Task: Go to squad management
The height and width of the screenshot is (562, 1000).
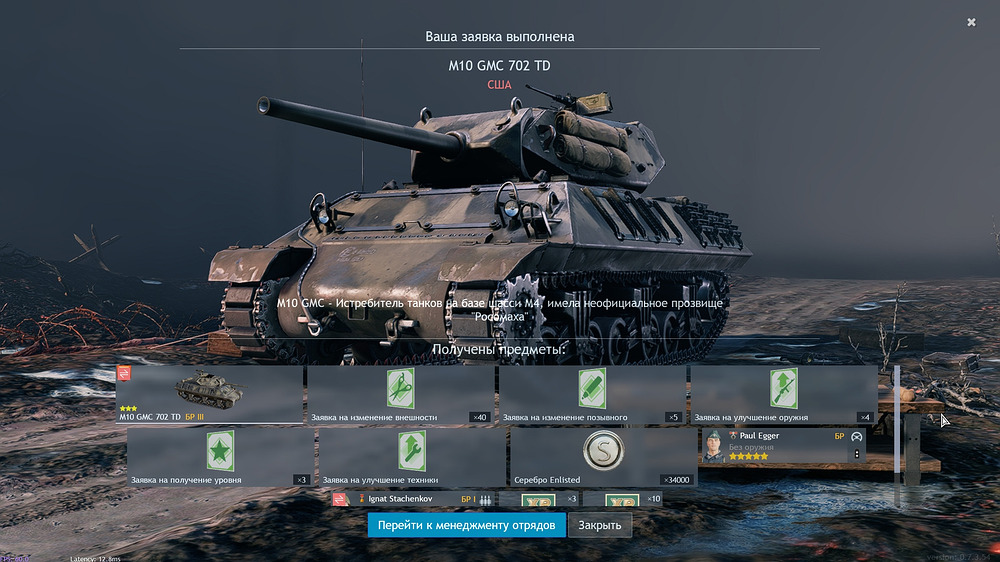Action: point(466,525)
